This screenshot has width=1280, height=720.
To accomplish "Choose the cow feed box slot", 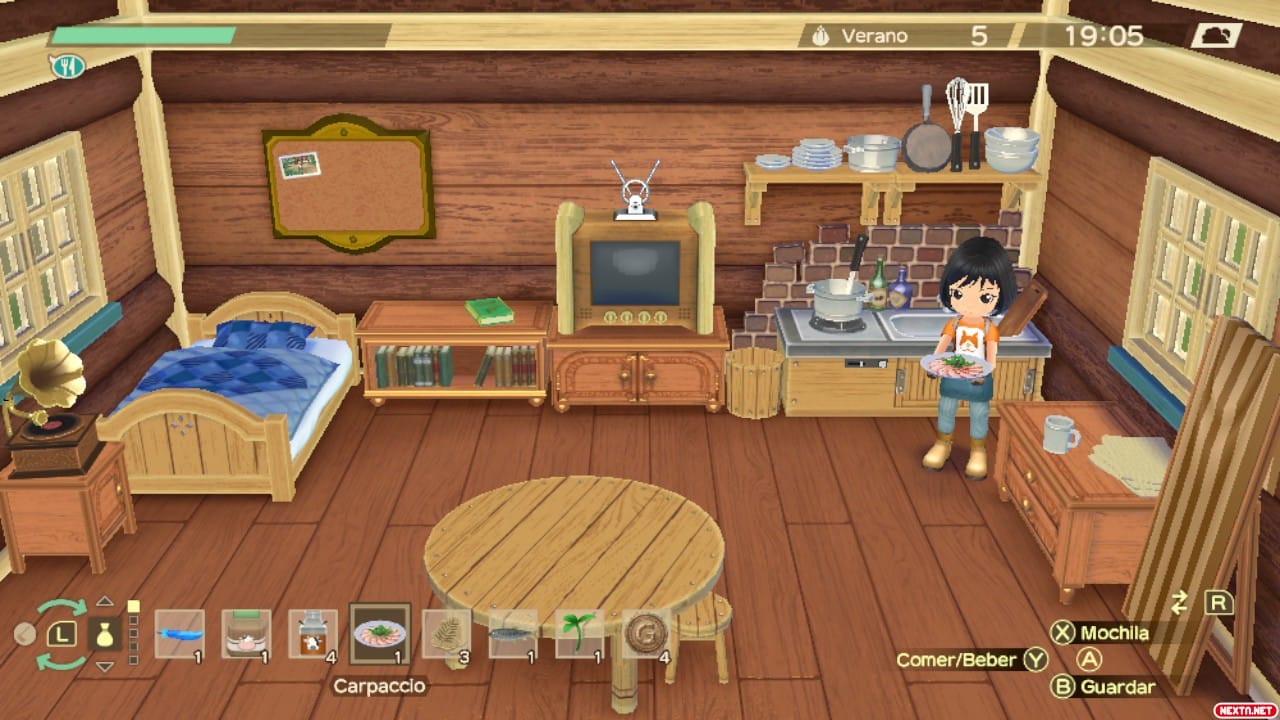I will click(246, 634).
